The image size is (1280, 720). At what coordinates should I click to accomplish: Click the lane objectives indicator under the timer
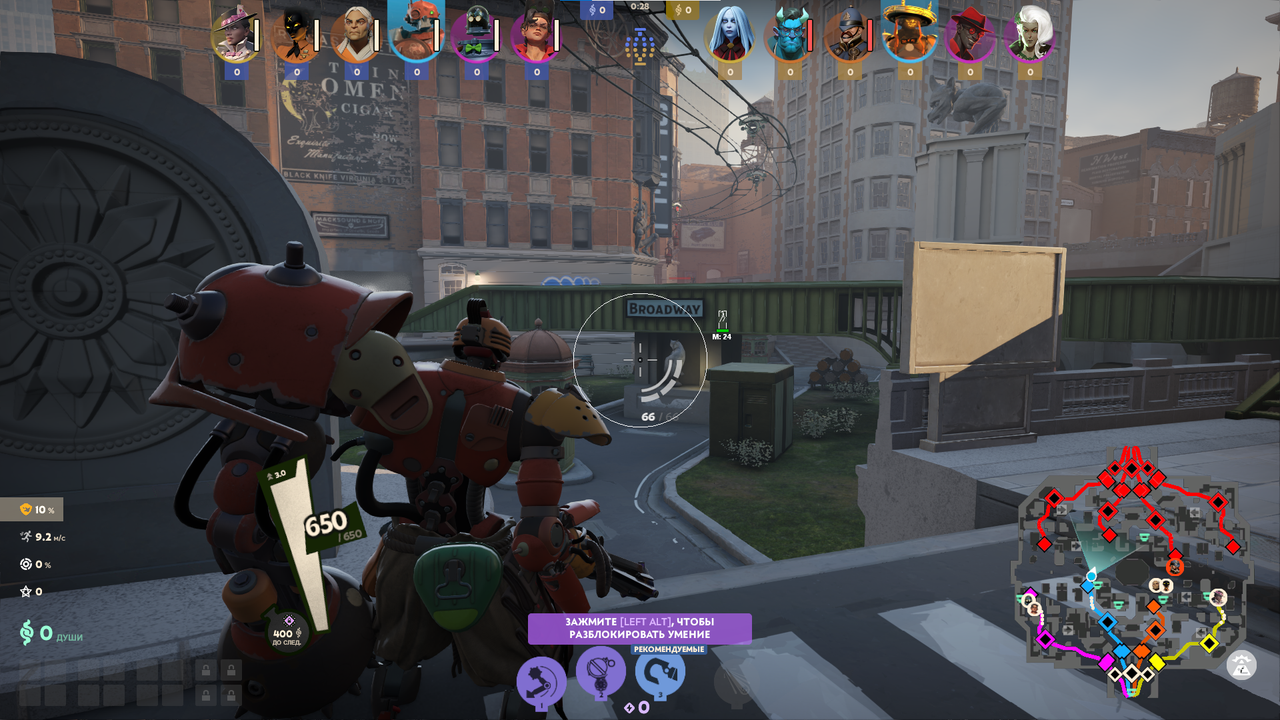[x=640, y=44]
